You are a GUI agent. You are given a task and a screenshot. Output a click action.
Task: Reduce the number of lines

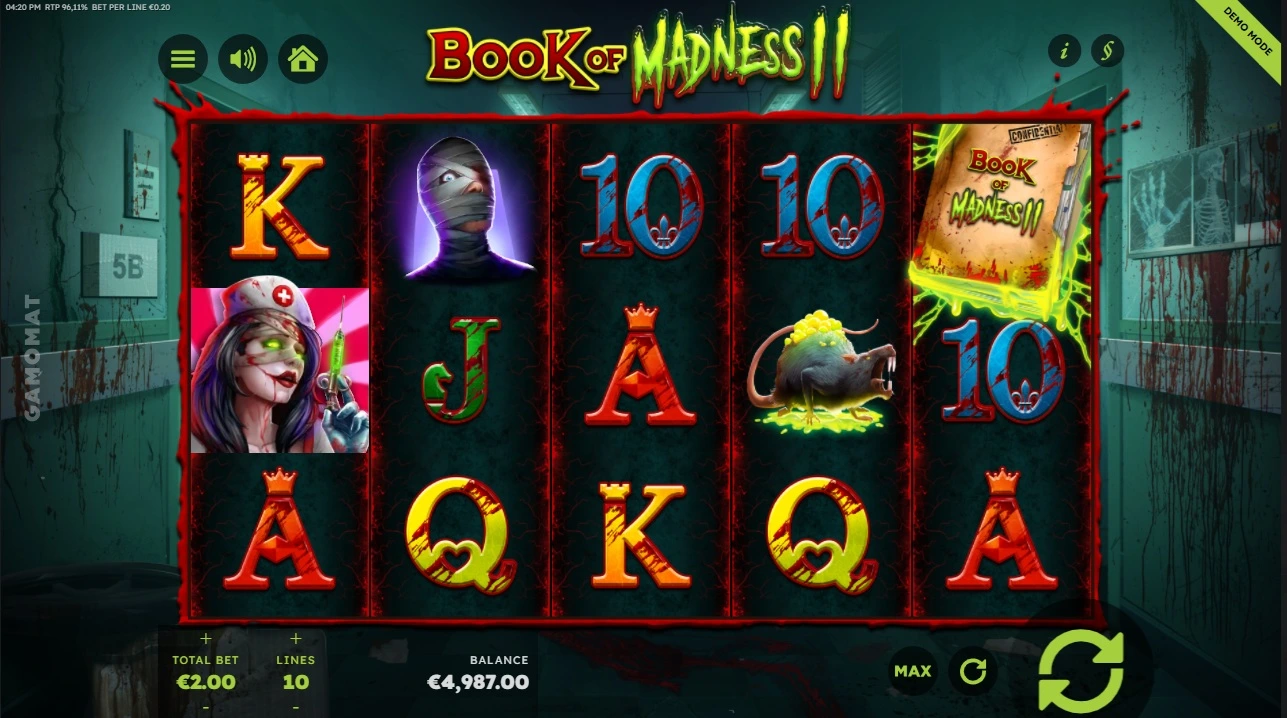pyautogui.click(x=295, y=706)
